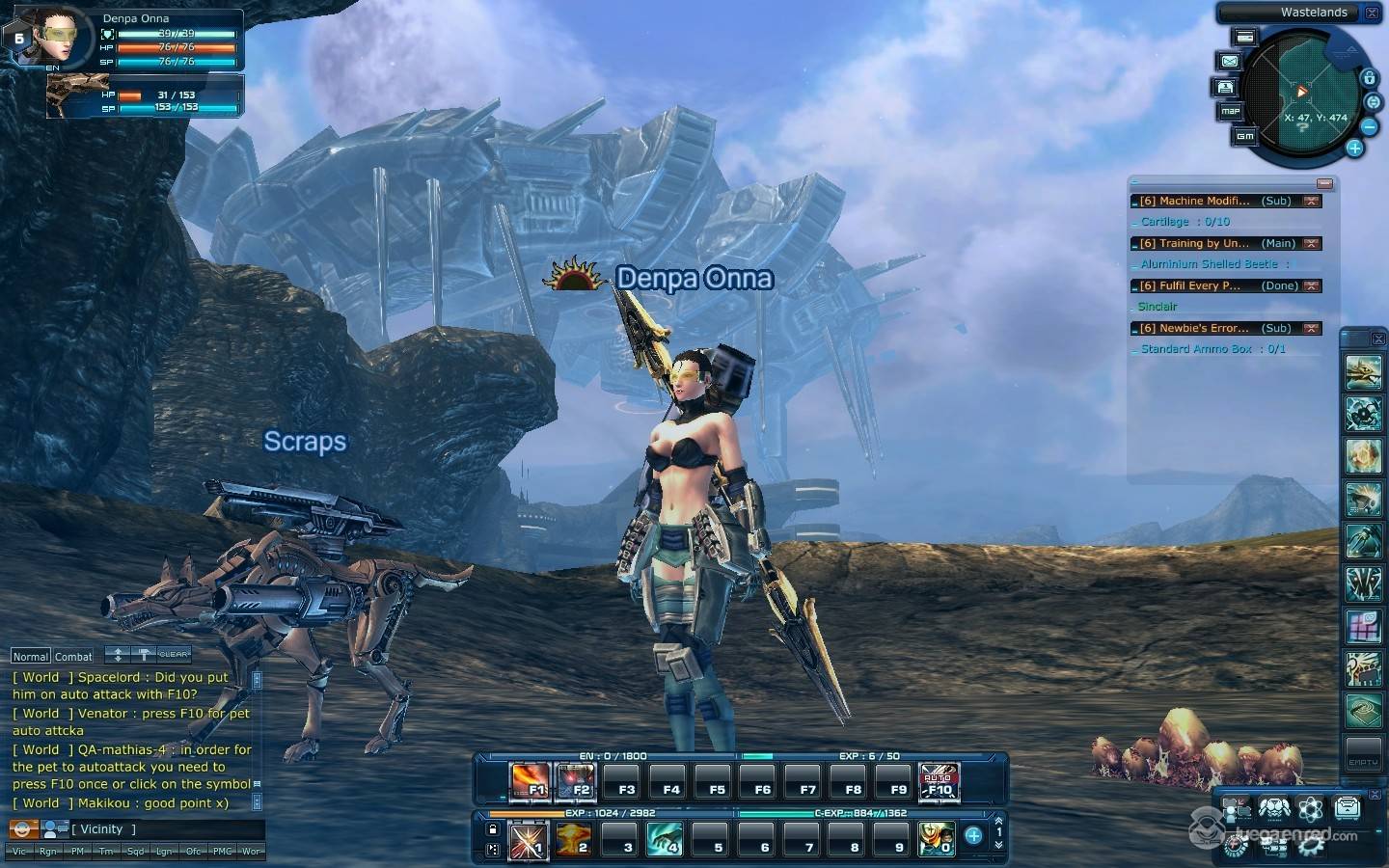Open the emoticon smiley menu
This screenshot has height=868, width=1389.
tap(23, 828)
